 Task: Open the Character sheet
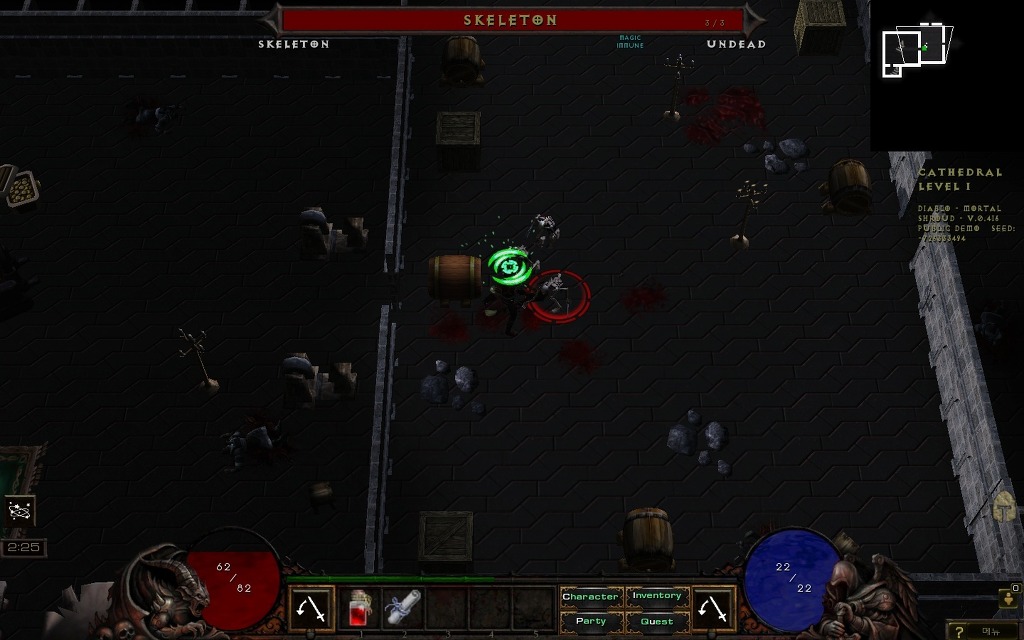(590, 597)
